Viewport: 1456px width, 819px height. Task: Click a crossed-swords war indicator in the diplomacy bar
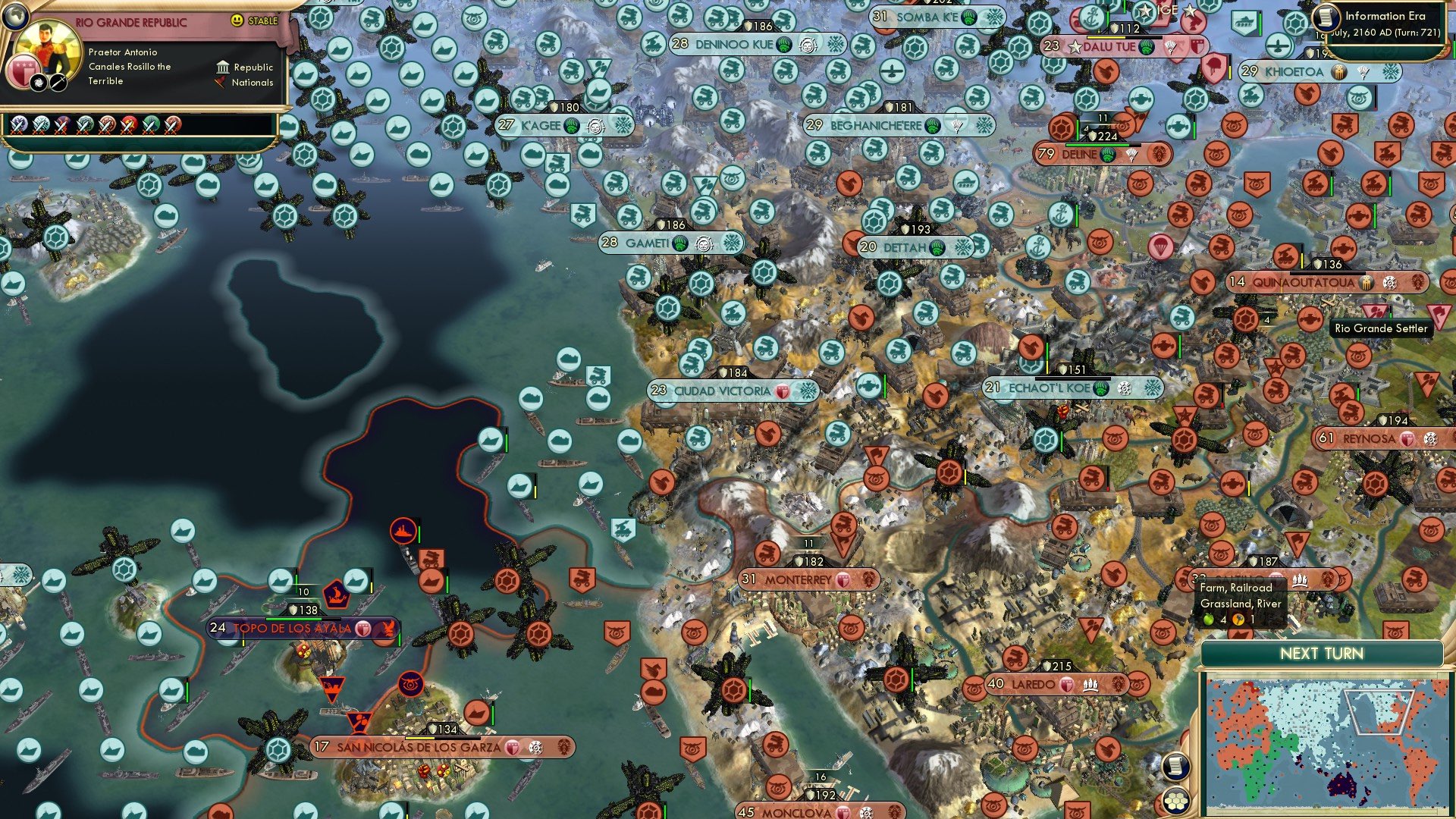tap(18, 126)
